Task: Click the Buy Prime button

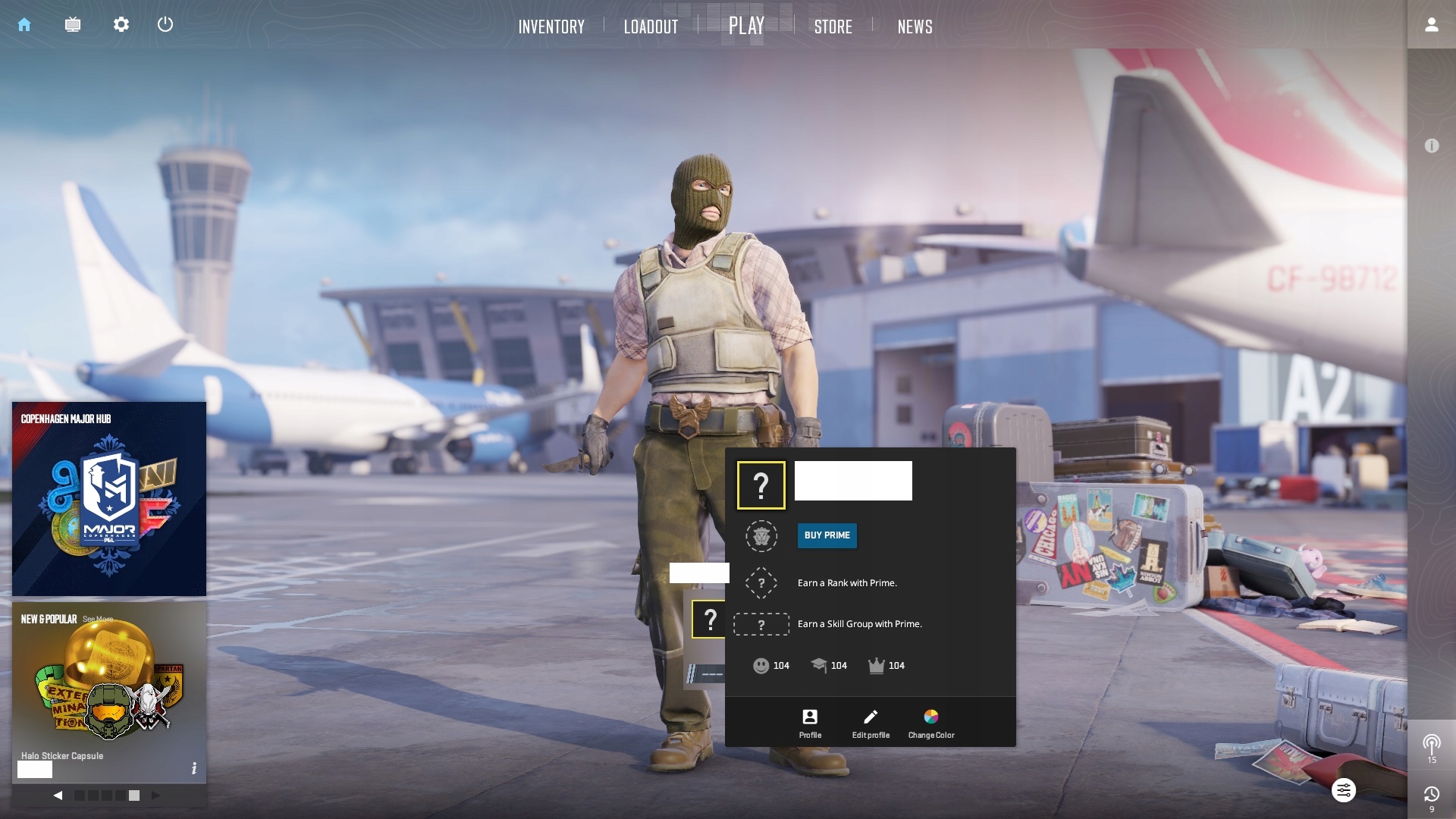Action: (827, 535)
